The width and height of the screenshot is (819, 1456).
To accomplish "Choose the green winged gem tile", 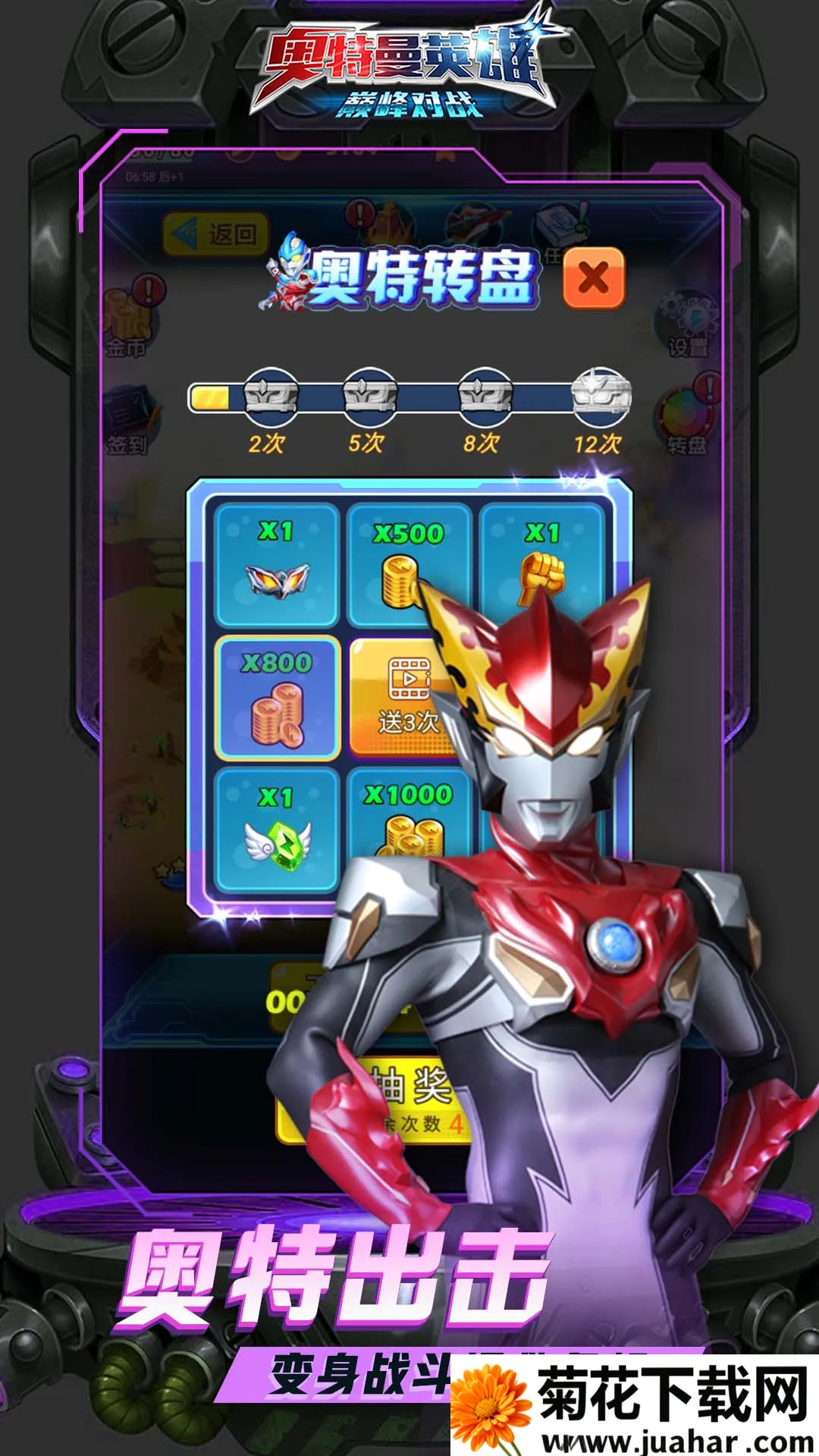I will tap(278, 830).
